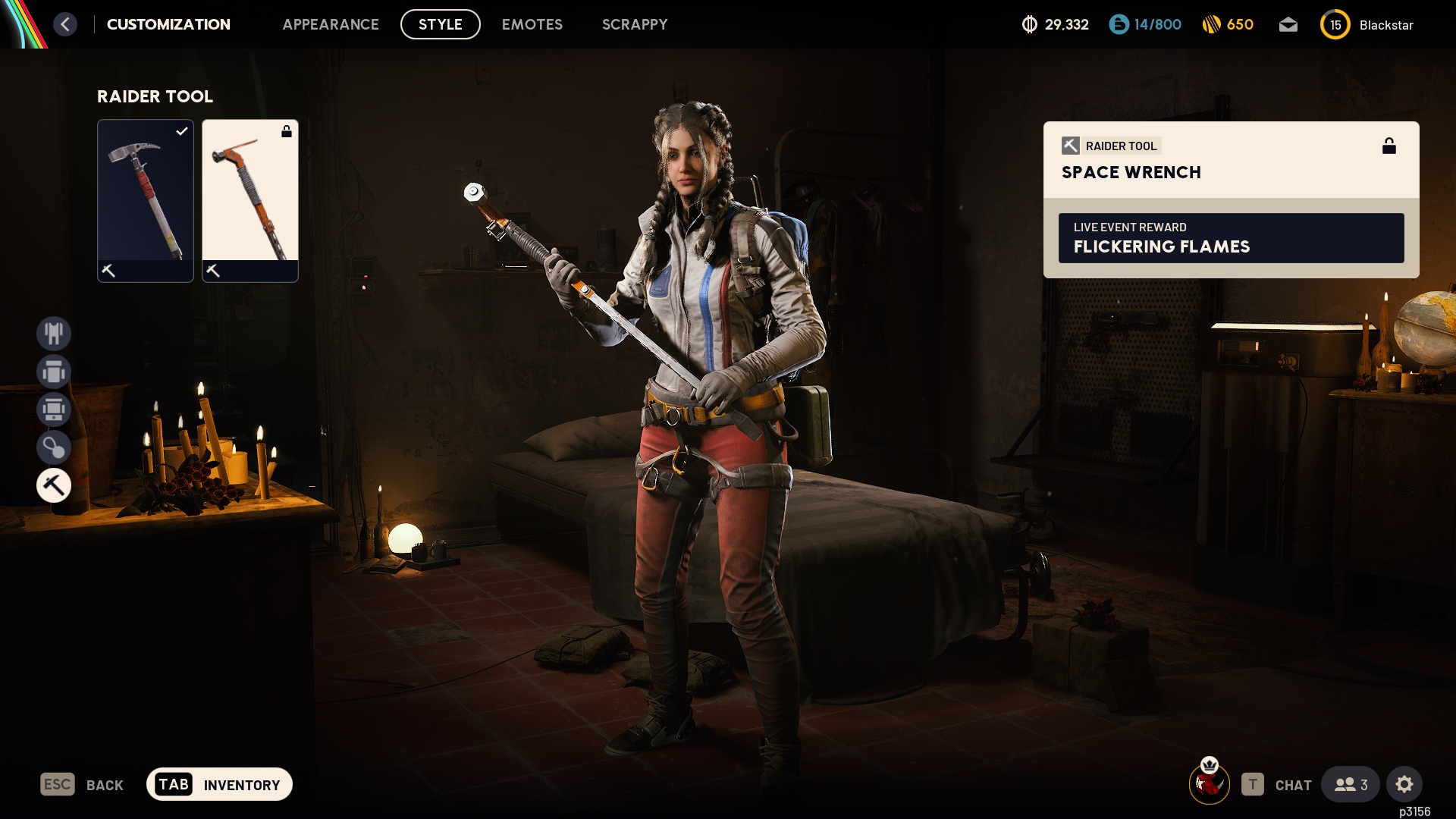Select the locked Space Wrench tool
This screenshot has width=1456, height=819.
(x=250, y=201)
